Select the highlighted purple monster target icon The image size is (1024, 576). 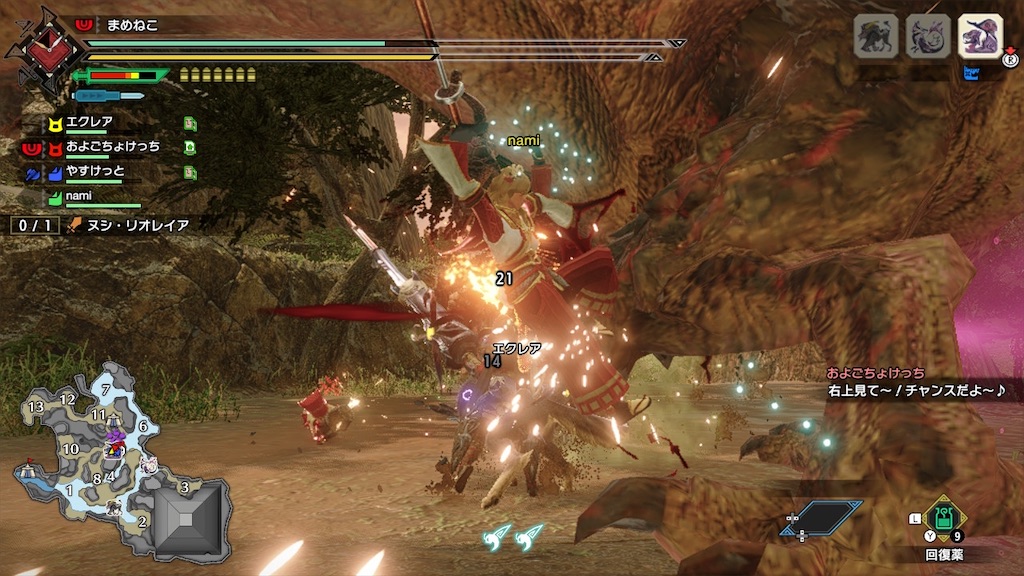coord(979,37)
